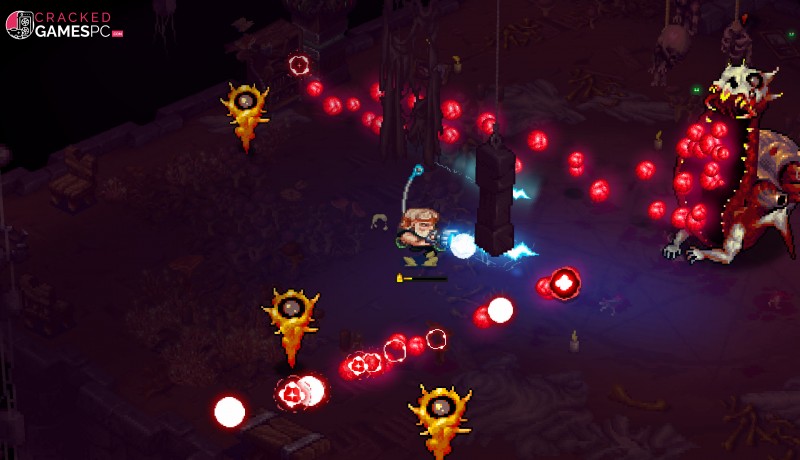Click the Cracked Games PC logo watermark
This screenshot has width=800, height=460.
(x=63, y=25)
